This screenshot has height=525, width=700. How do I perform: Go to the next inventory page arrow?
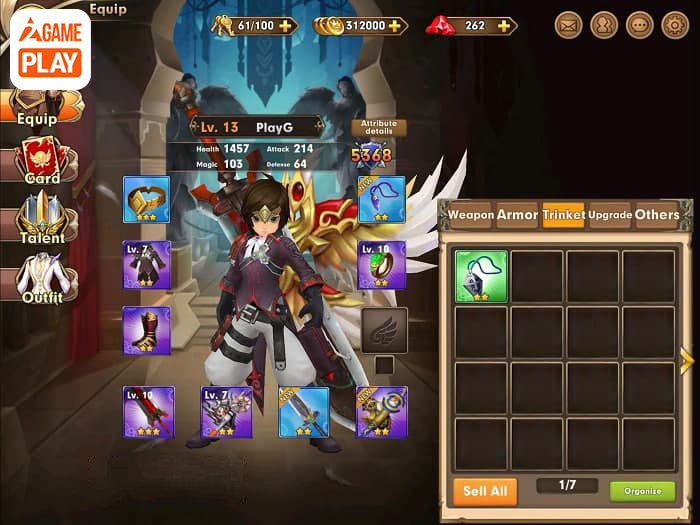(687, 360)
